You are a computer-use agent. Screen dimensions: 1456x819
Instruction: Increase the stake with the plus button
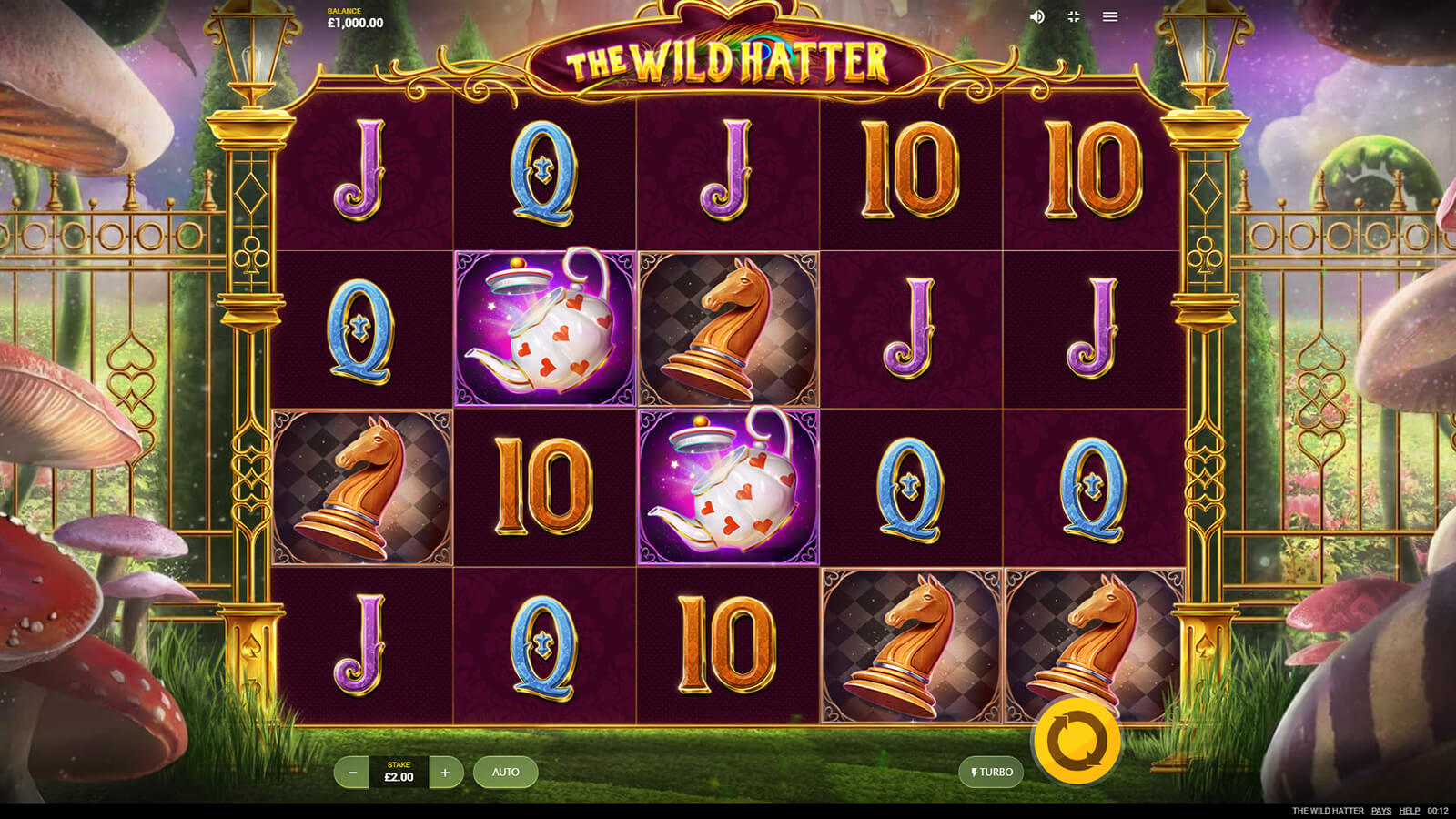tap(445, 773)
